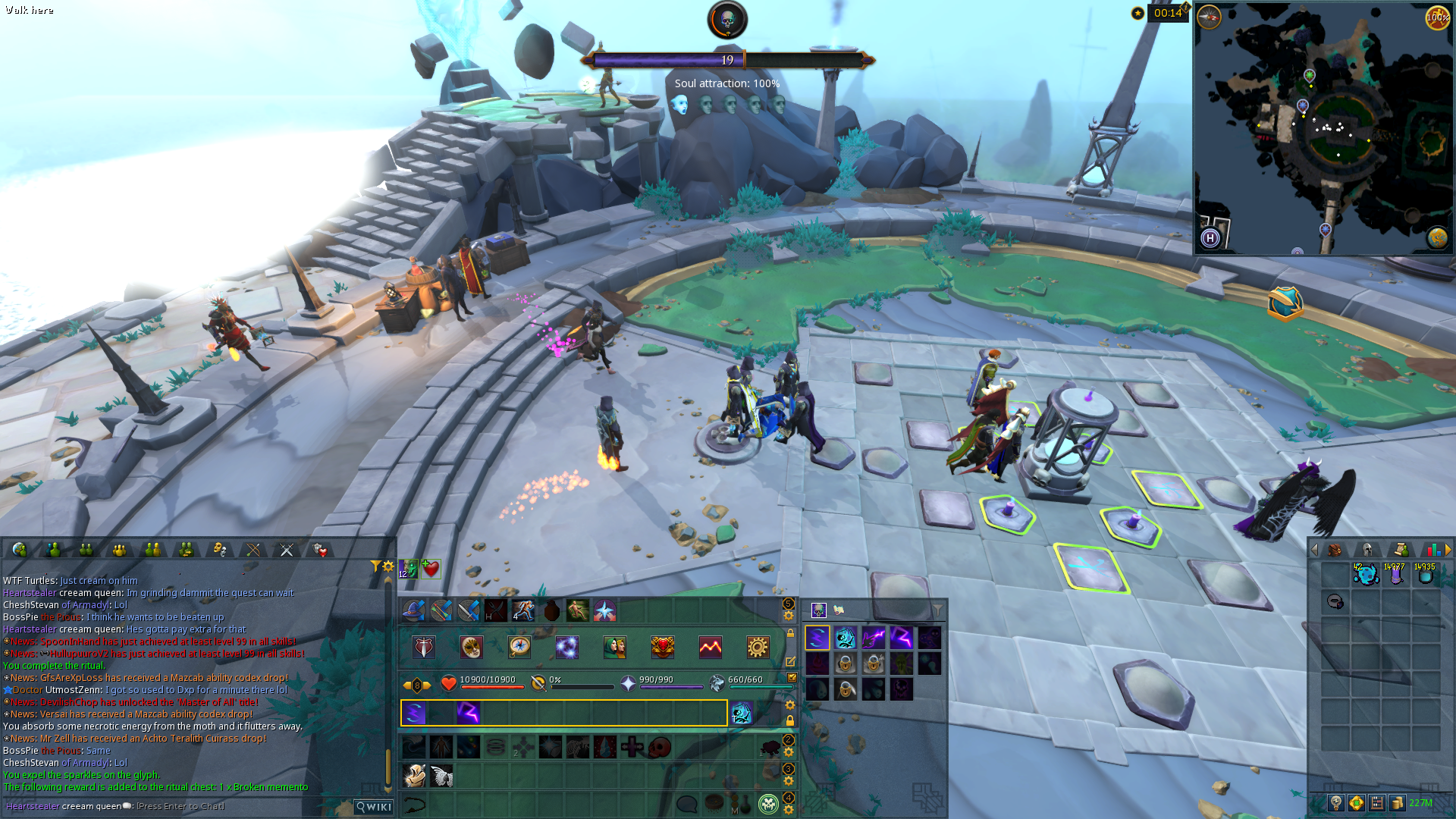Activate the home teleport button
Screen dimensions: 1456x819
(1210, 238)
